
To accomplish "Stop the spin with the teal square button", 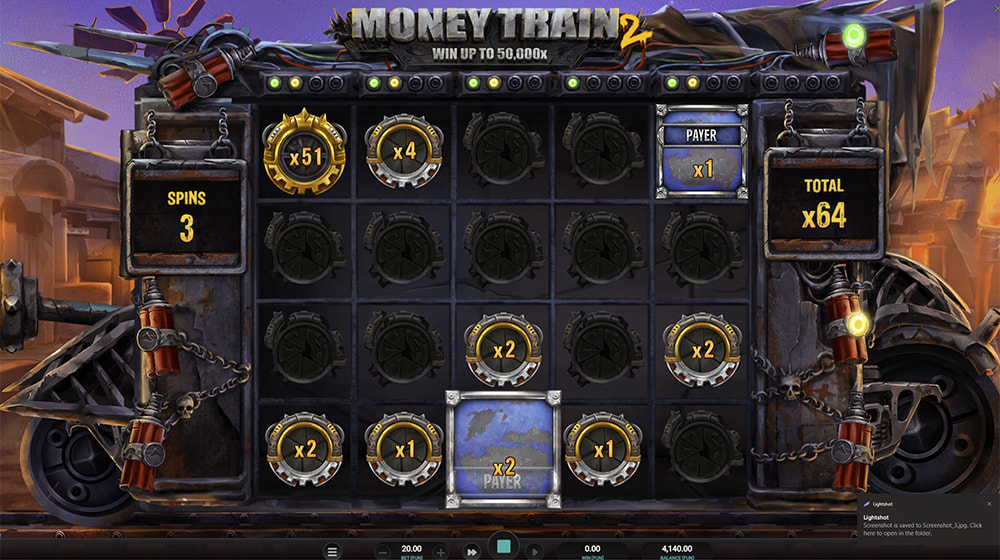I will pyautogui.click(x=504, y=549).
